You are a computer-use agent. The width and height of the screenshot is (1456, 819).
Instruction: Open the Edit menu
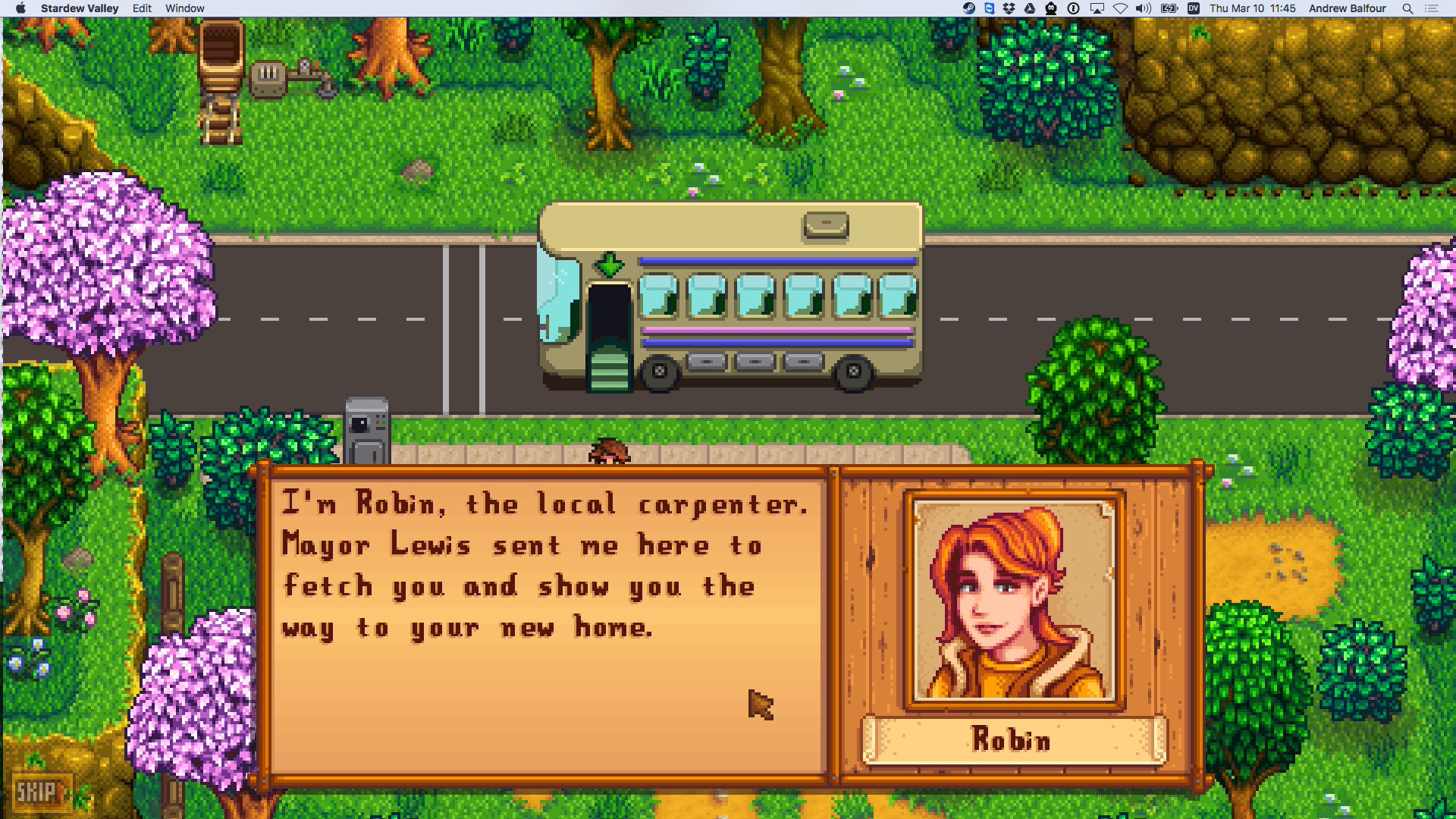point(141,8)
